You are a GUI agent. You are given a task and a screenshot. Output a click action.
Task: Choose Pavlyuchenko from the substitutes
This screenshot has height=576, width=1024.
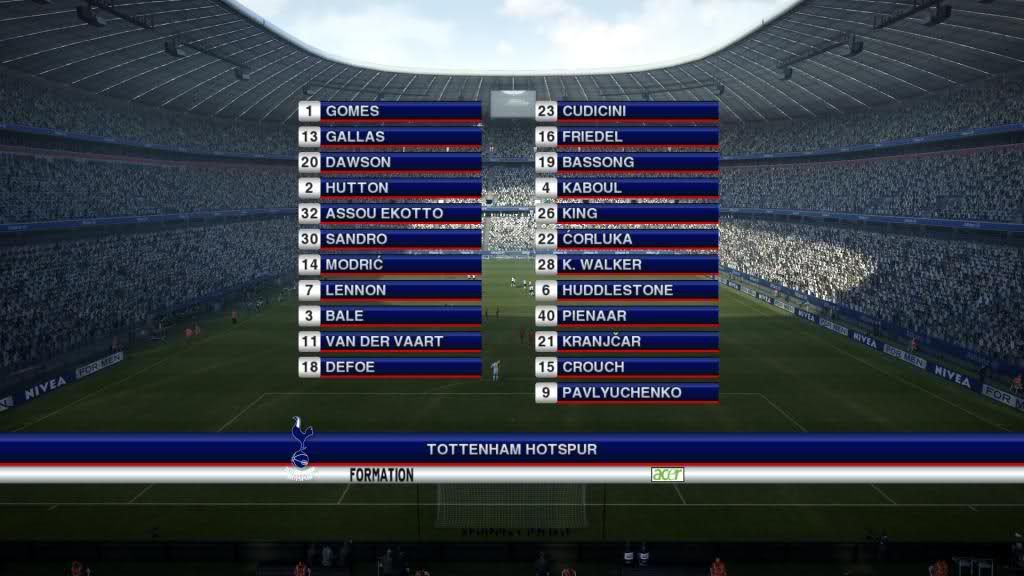627,392
